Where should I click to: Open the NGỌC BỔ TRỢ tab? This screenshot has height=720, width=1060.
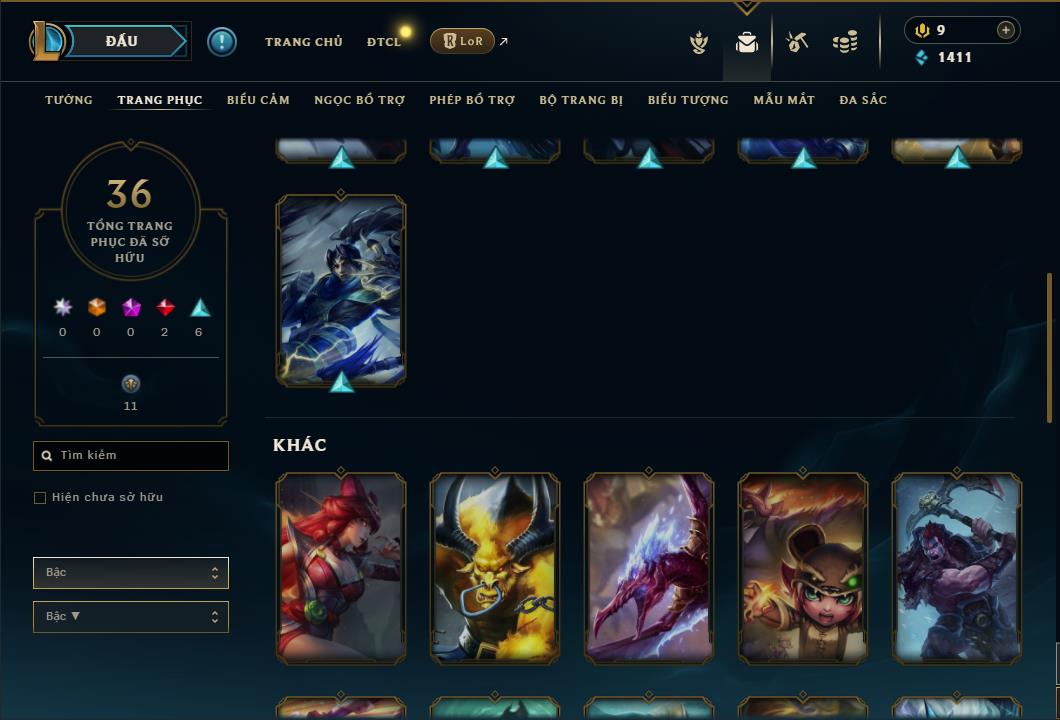coord(359,100)
